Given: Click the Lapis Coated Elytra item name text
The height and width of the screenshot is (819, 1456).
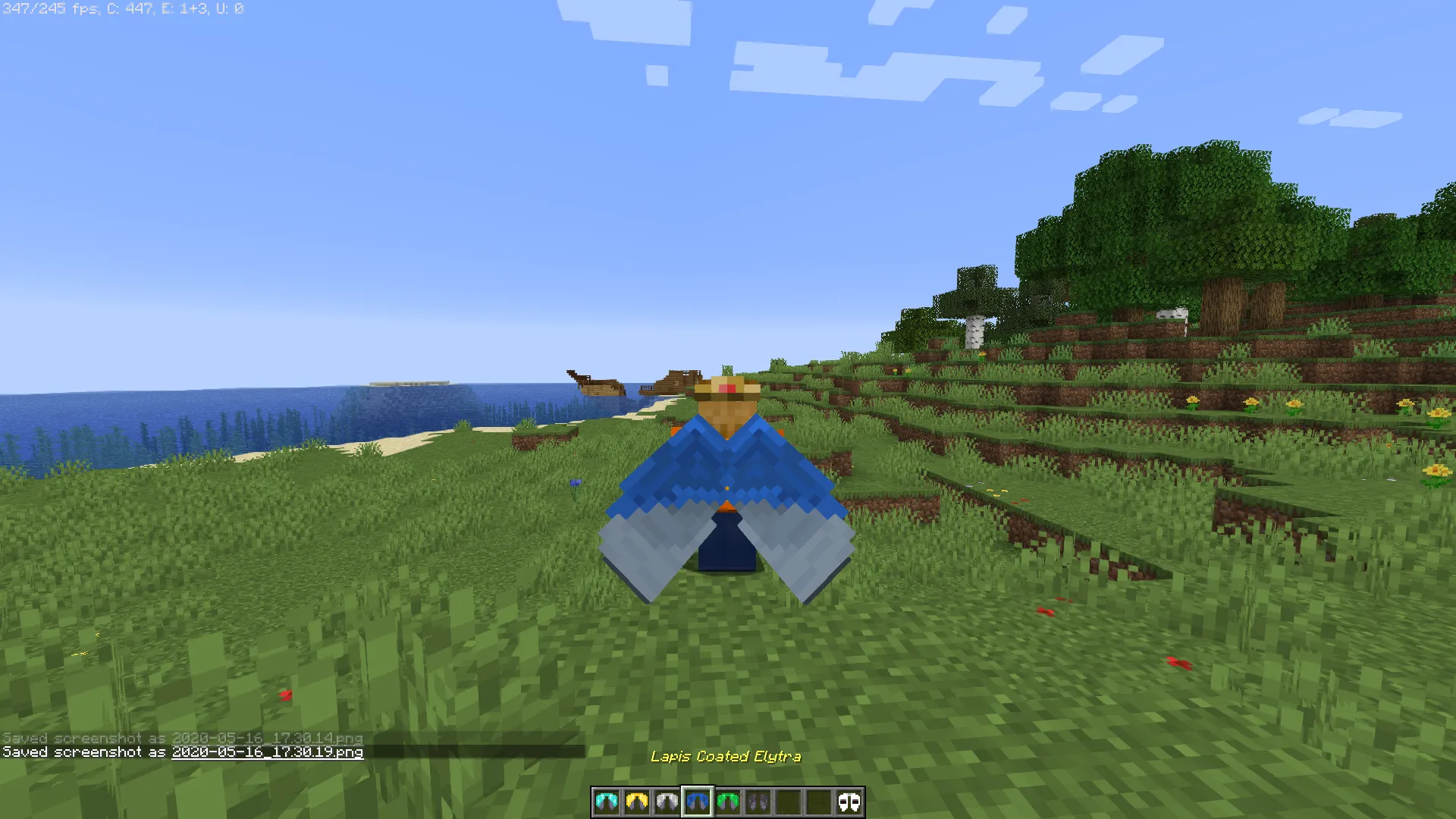Looking at the screenshot, I should click(728, 756).
